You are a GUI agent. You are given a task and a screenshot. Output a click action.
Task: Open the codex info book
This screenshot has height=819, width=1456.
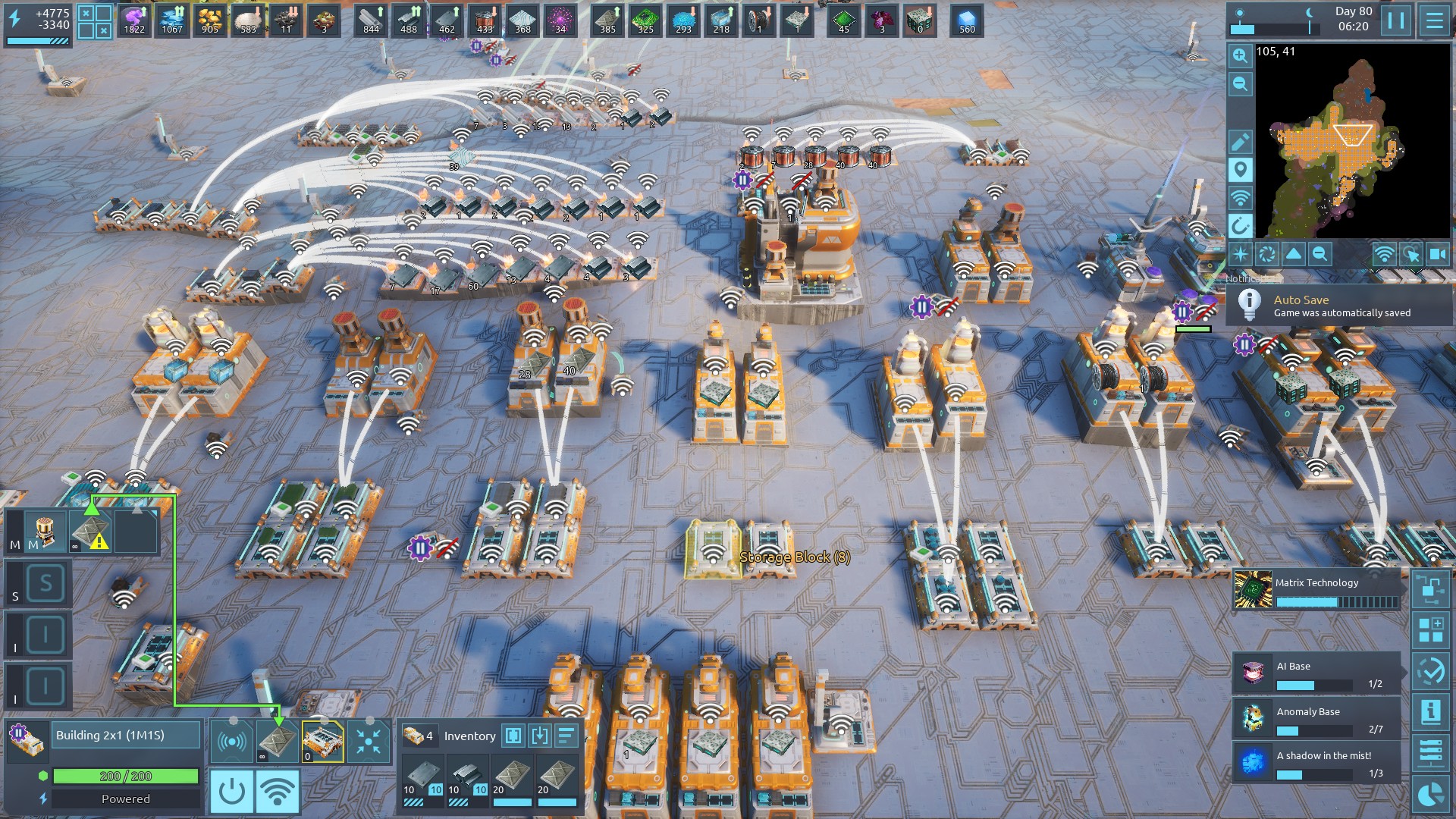pyautogui.click(x=1431, y=712)
